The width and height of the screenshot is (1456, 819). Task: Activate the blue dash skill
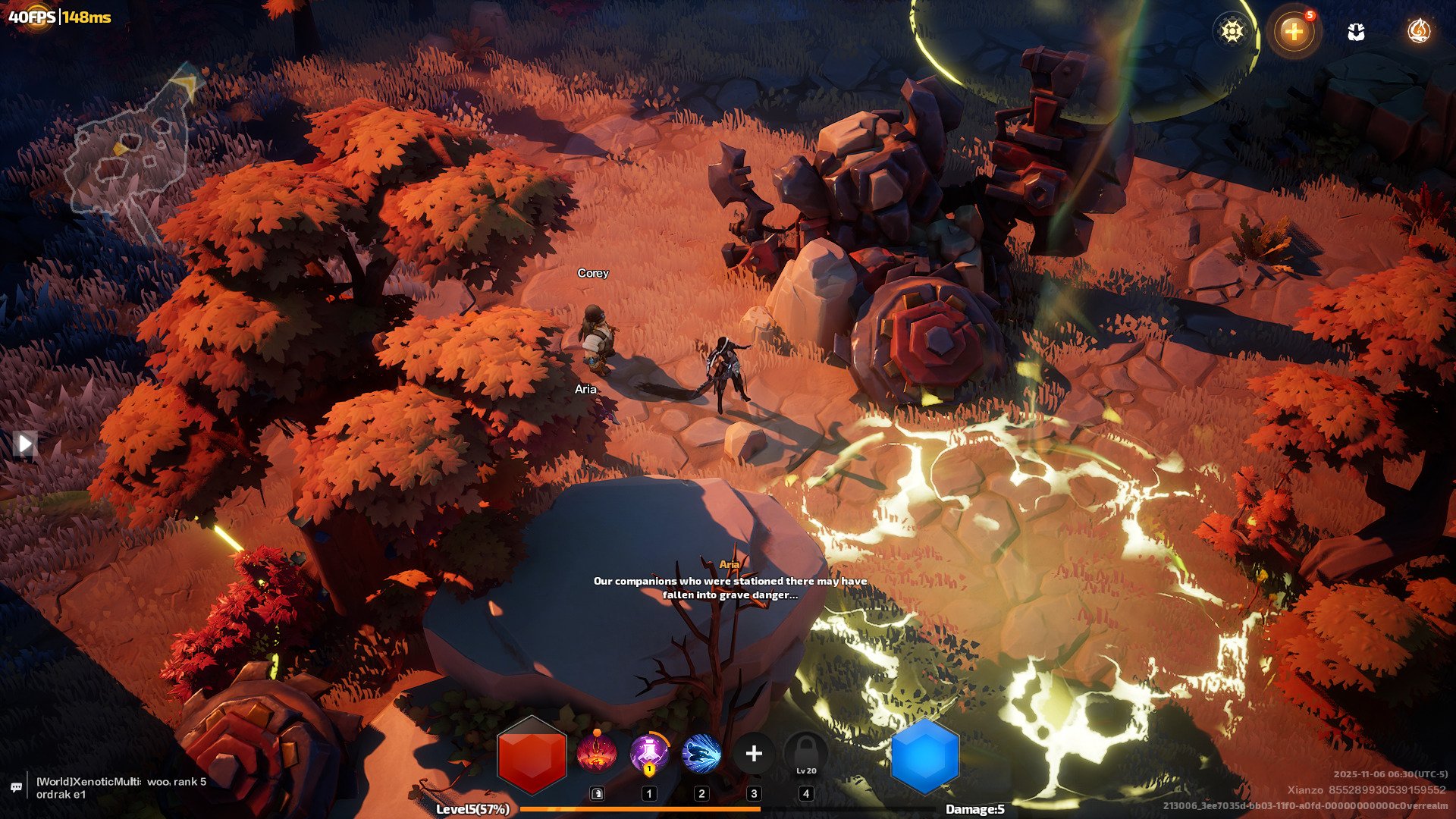(x=701, y=753)
